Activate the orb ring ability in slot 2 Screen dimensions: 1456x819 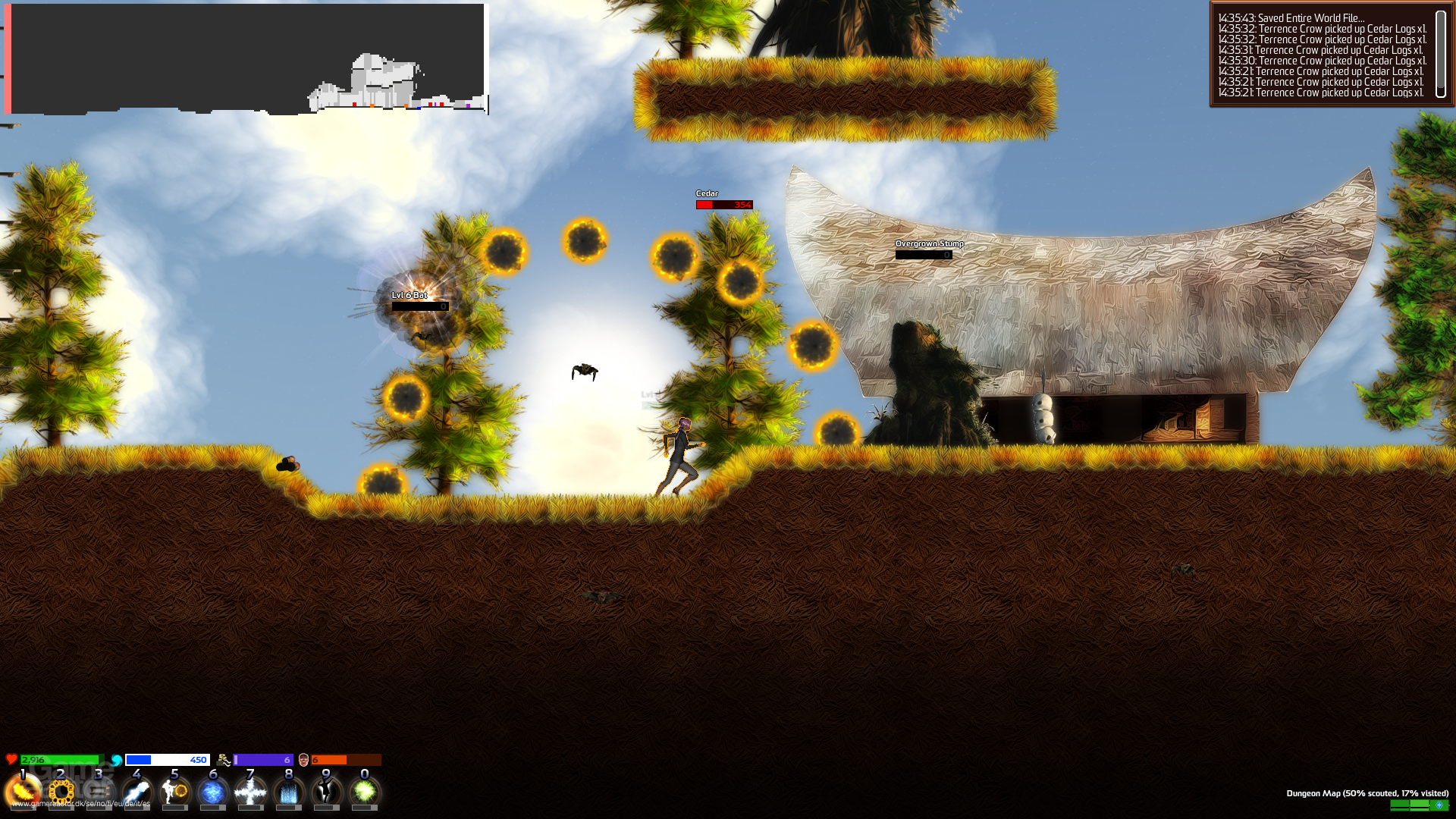(x=61, y=792)
